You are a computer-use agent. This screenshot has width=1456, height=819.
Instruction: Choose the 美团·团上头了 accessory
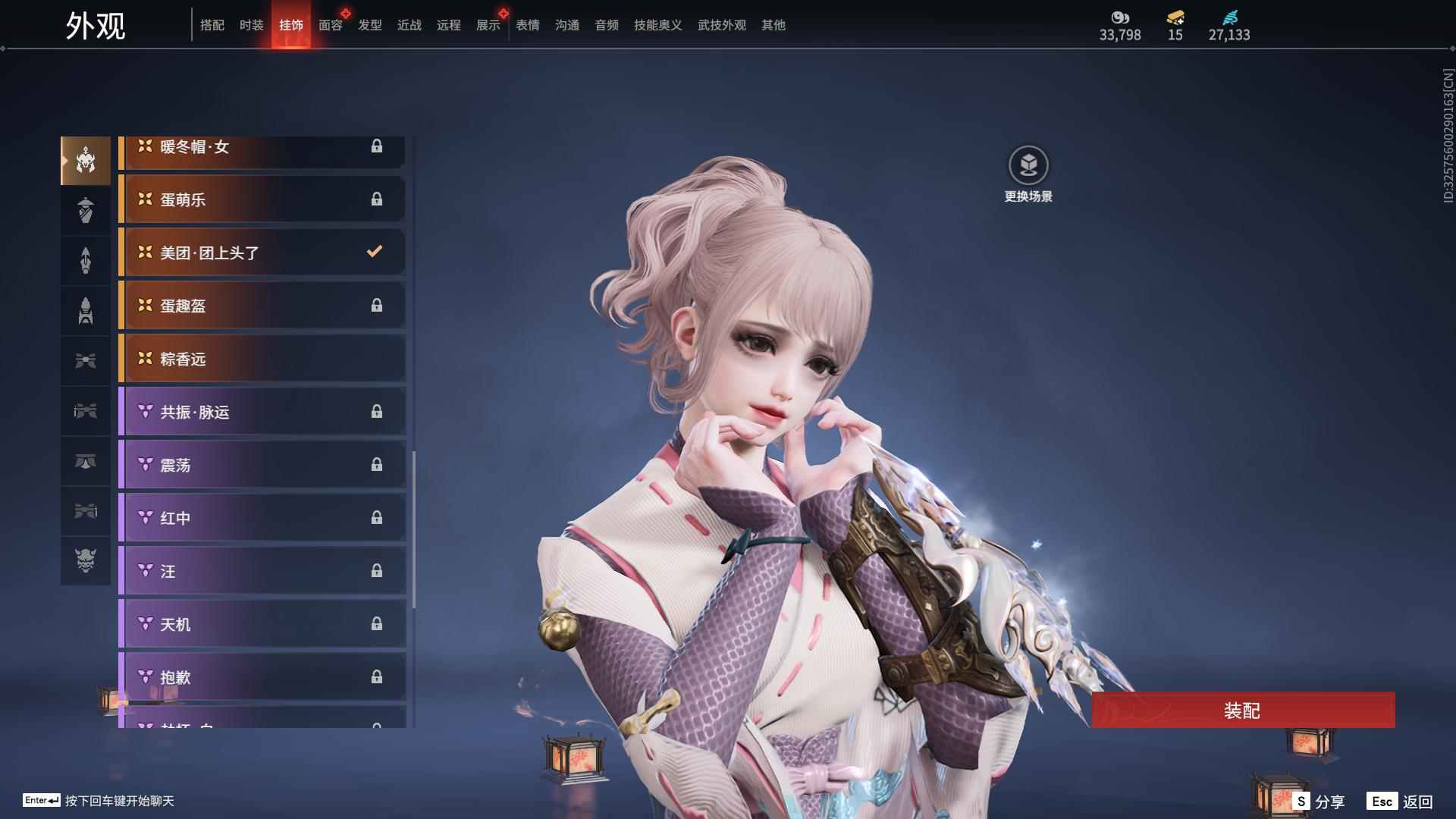pyautogui.click(x=262, y=253)
